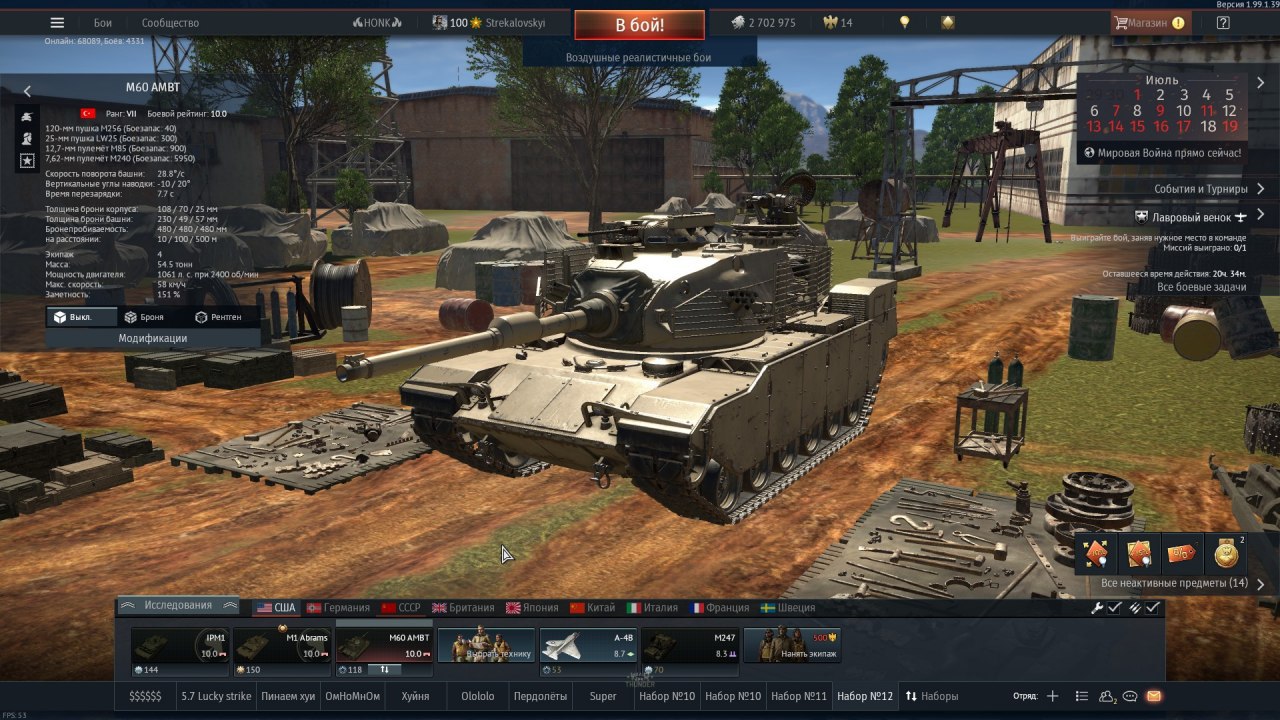Open the hamburger main menu

click(57, 23)
